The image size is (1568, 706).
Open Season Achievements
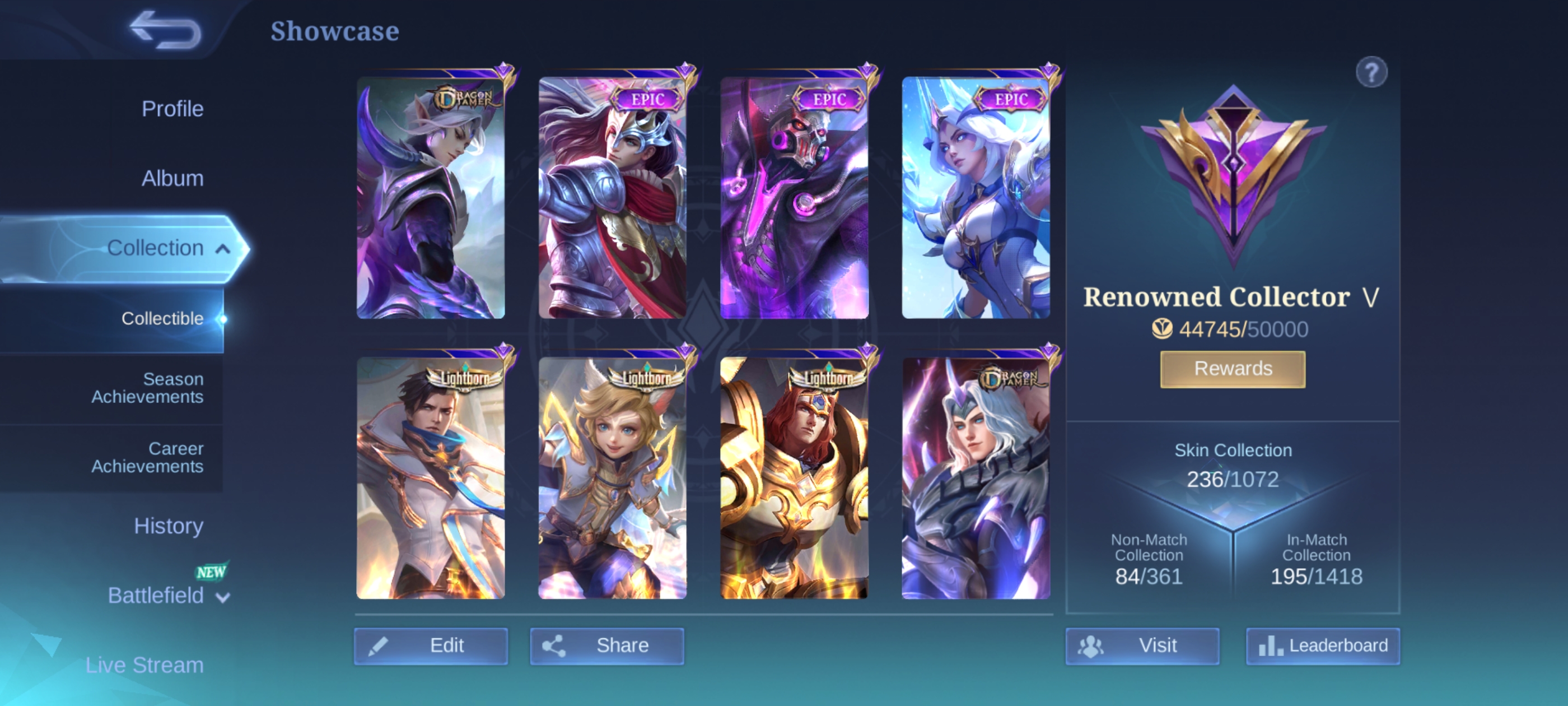(x=147, y=388)
